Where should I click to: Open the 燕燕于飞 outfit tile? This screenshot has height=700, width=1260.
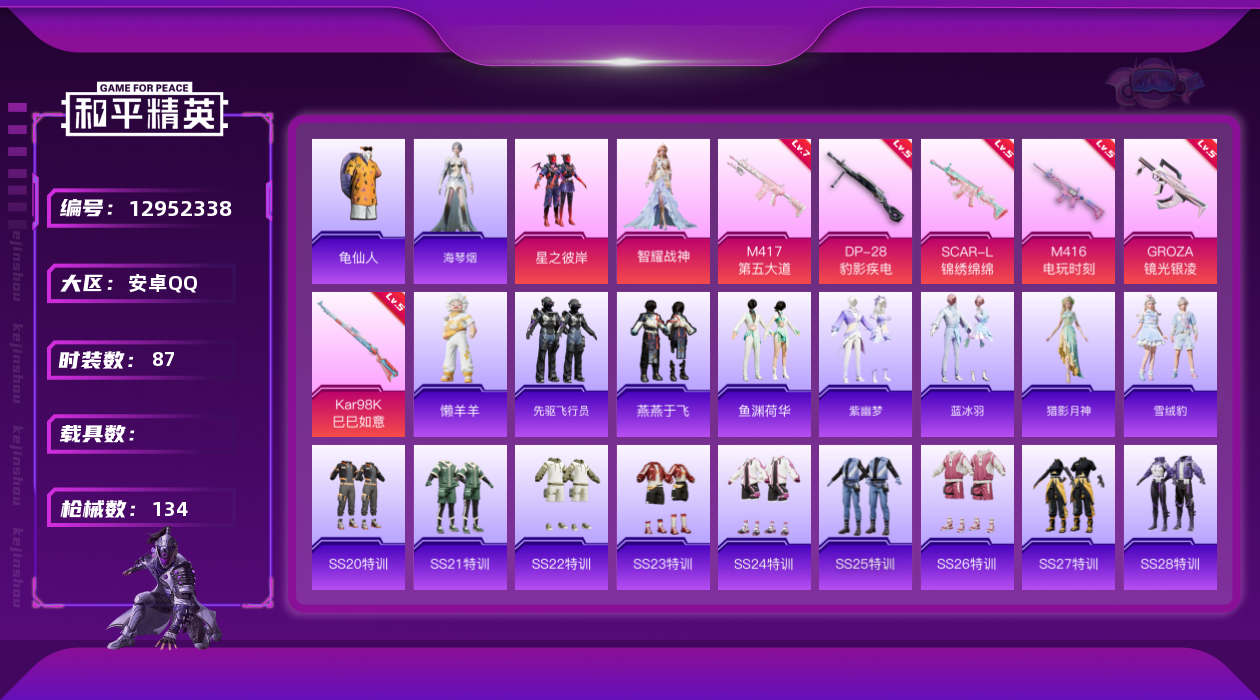pyautogui.click(x=663, y=364)
